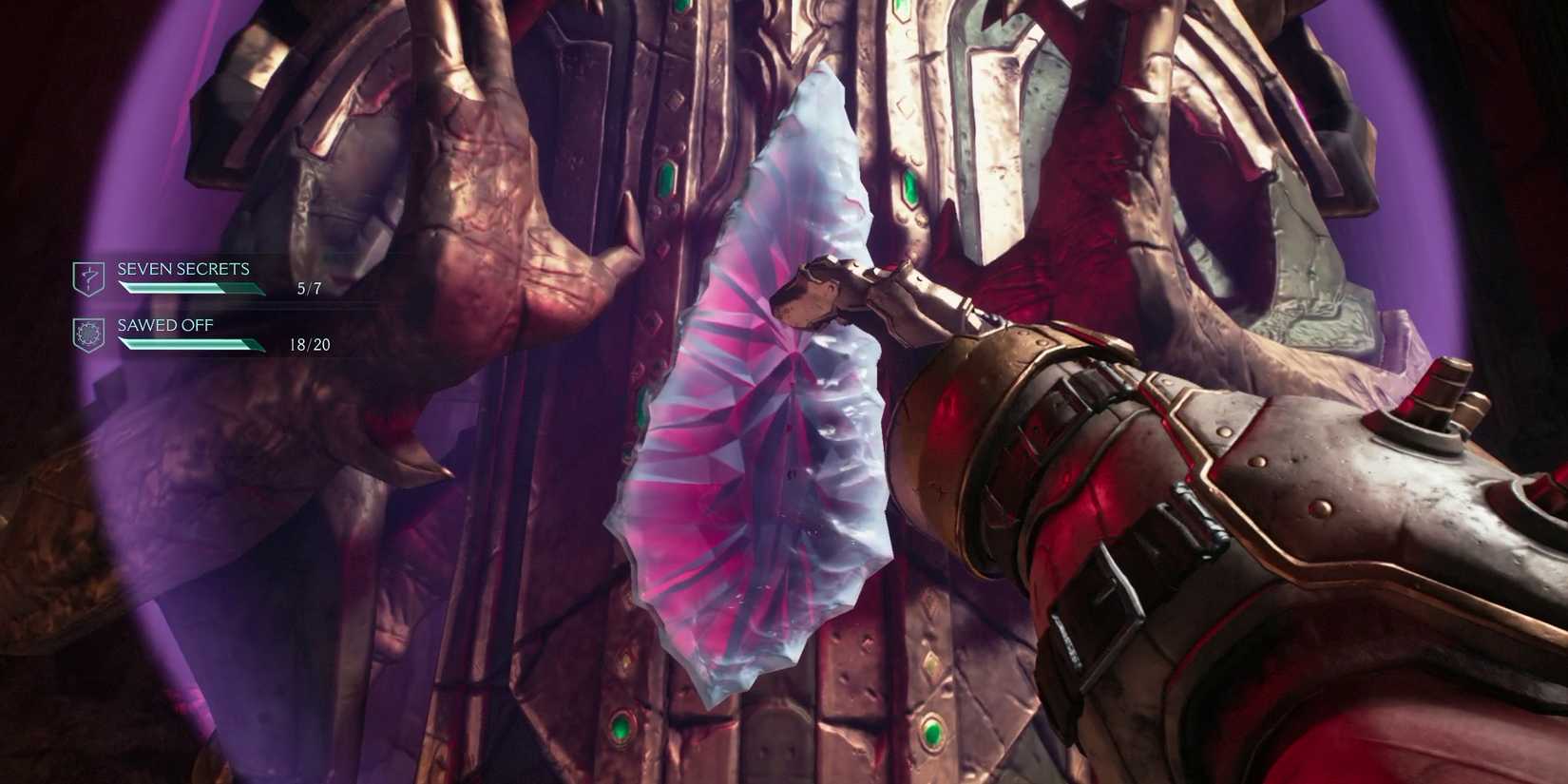This screenshot has height=784, width=1568.
Task: Expand the Seven Secrets challenge details
Action: pyautogui.click(x=182, y=269)
